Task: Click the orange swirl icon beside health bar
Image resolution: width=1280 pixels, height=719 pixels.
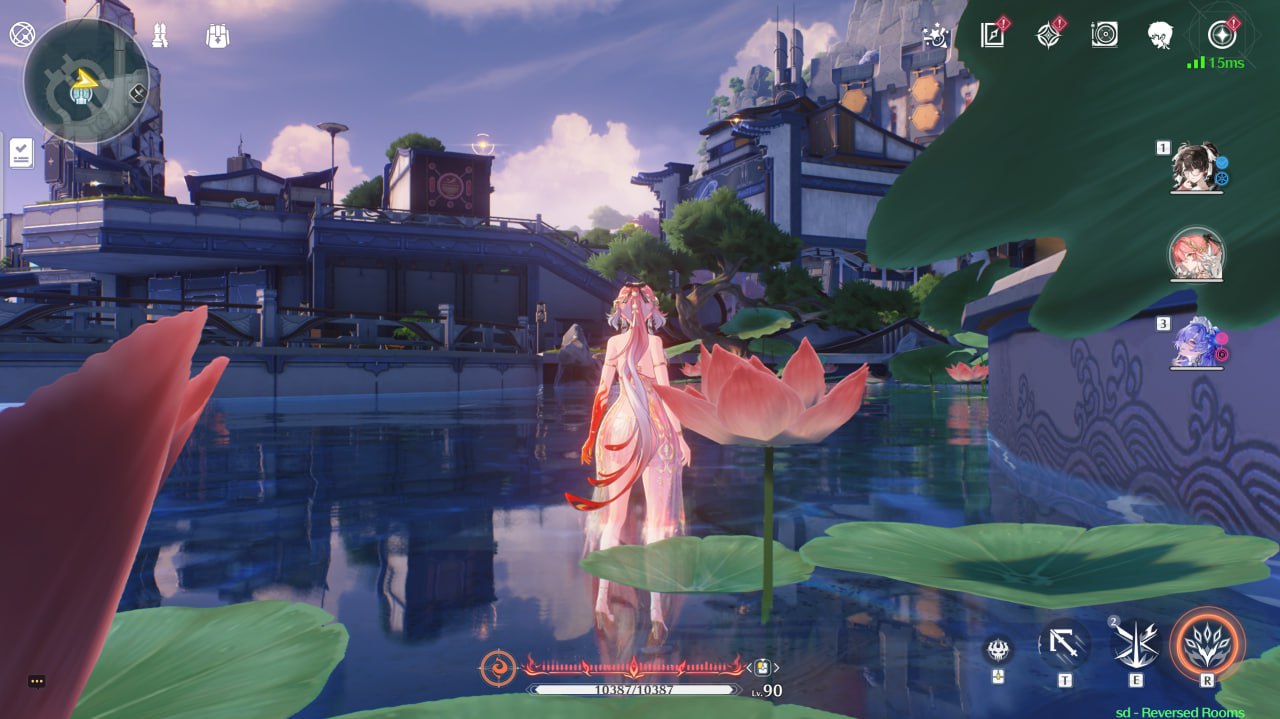Action: [498, 667]
